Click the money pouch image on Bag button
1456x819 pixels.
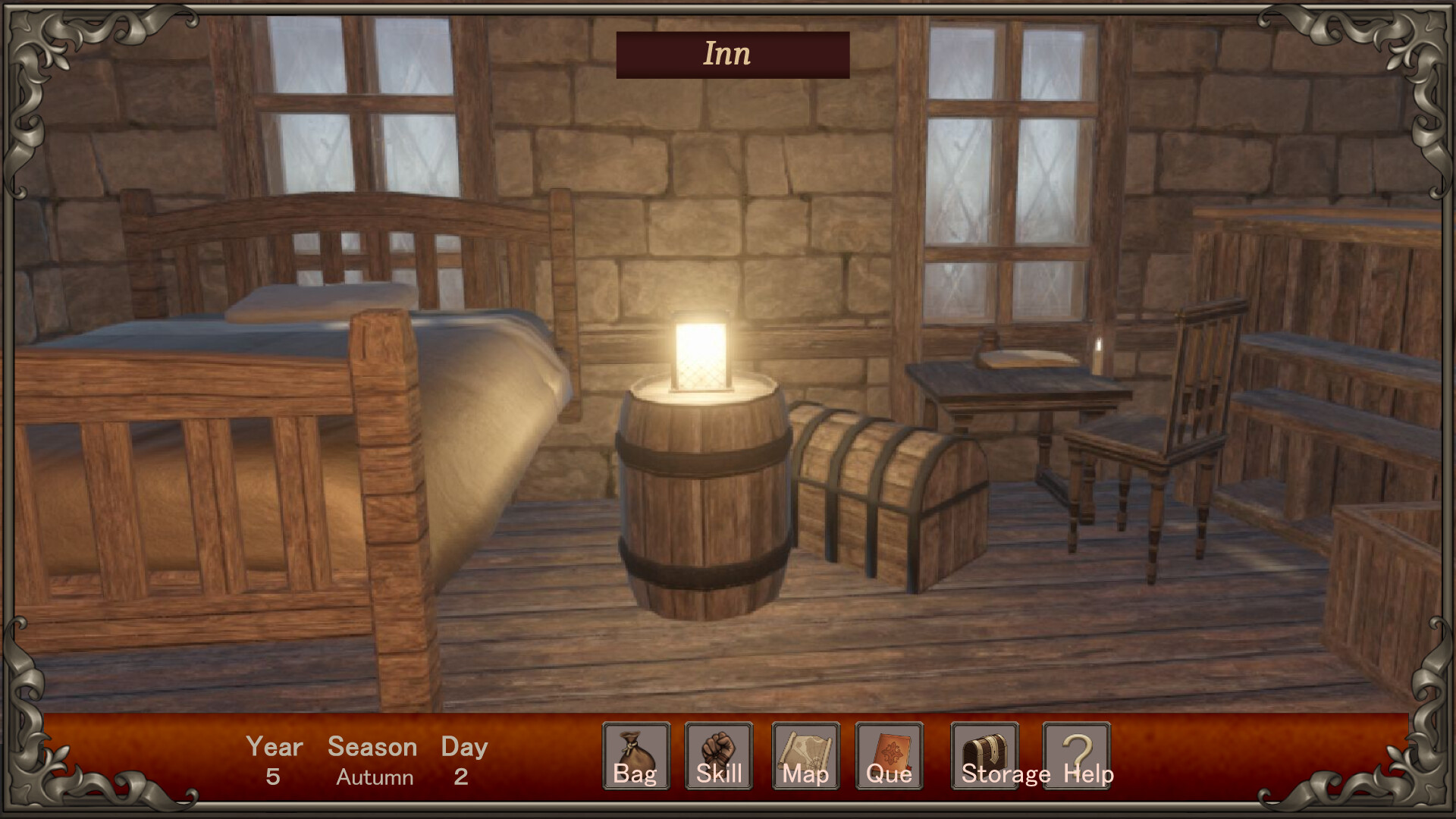(x=635, y=747)
